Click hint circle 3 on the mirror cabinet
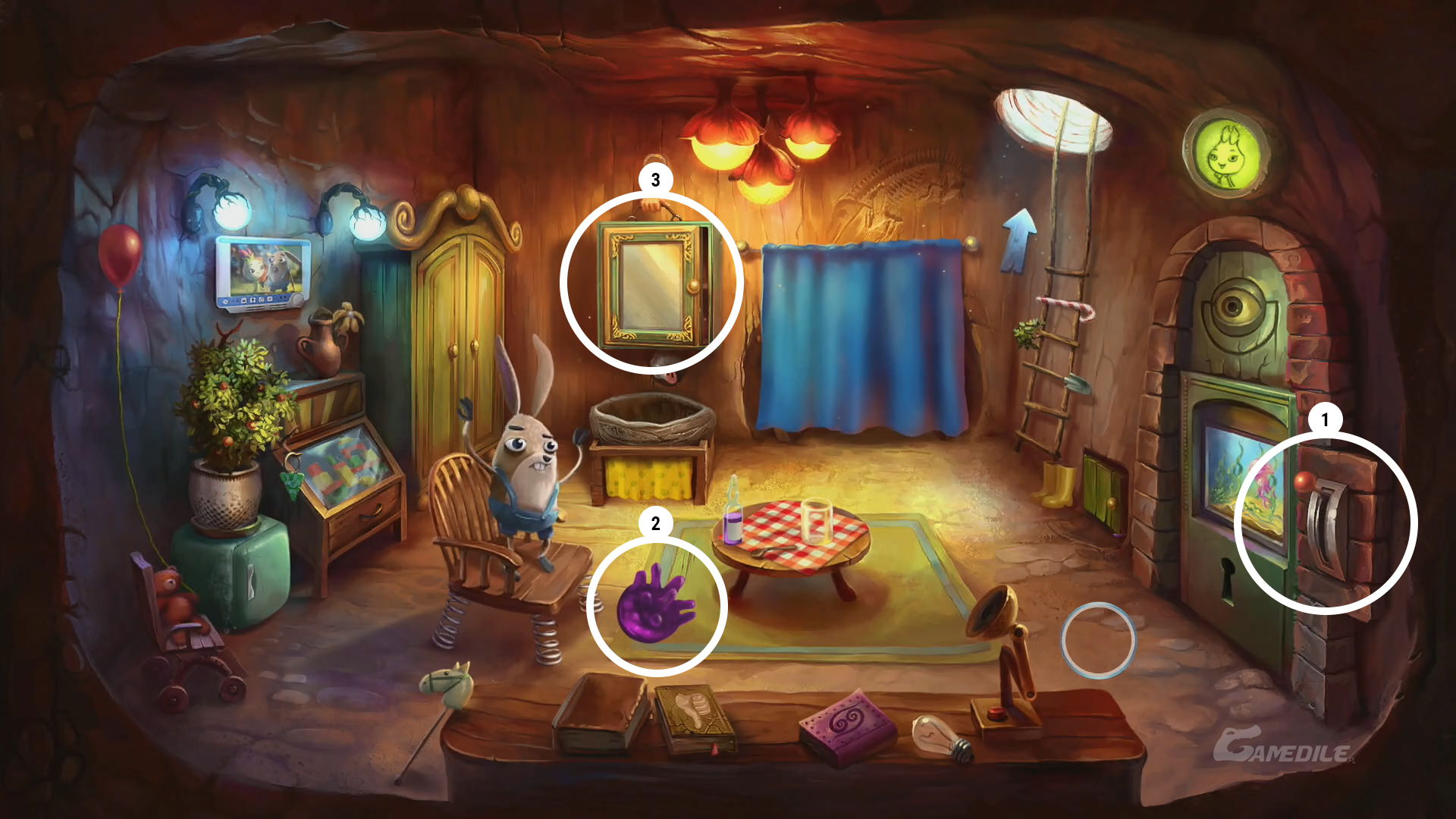 651,281
